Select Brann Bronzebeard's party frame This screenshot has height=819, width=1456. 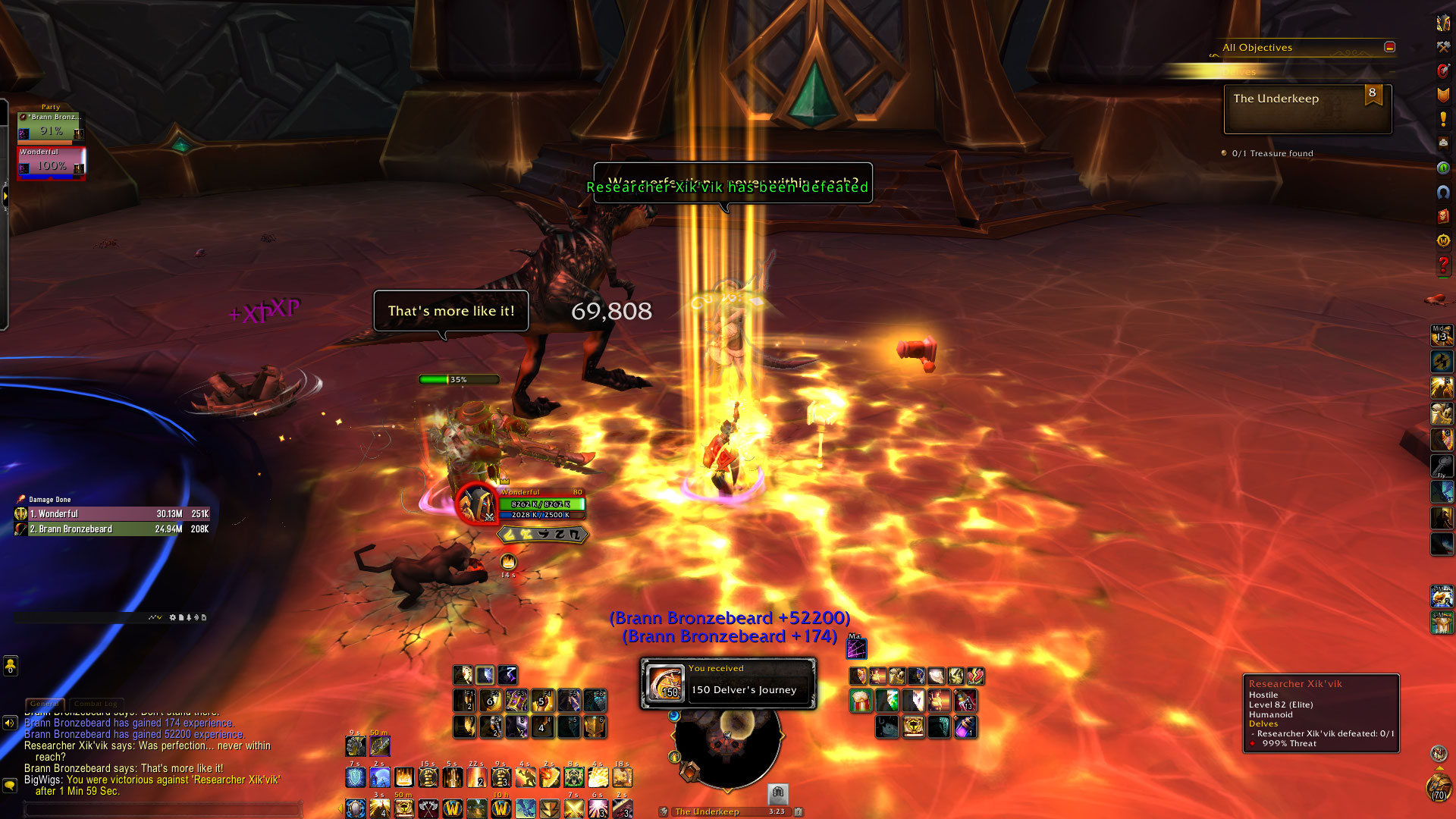[51, 127]
